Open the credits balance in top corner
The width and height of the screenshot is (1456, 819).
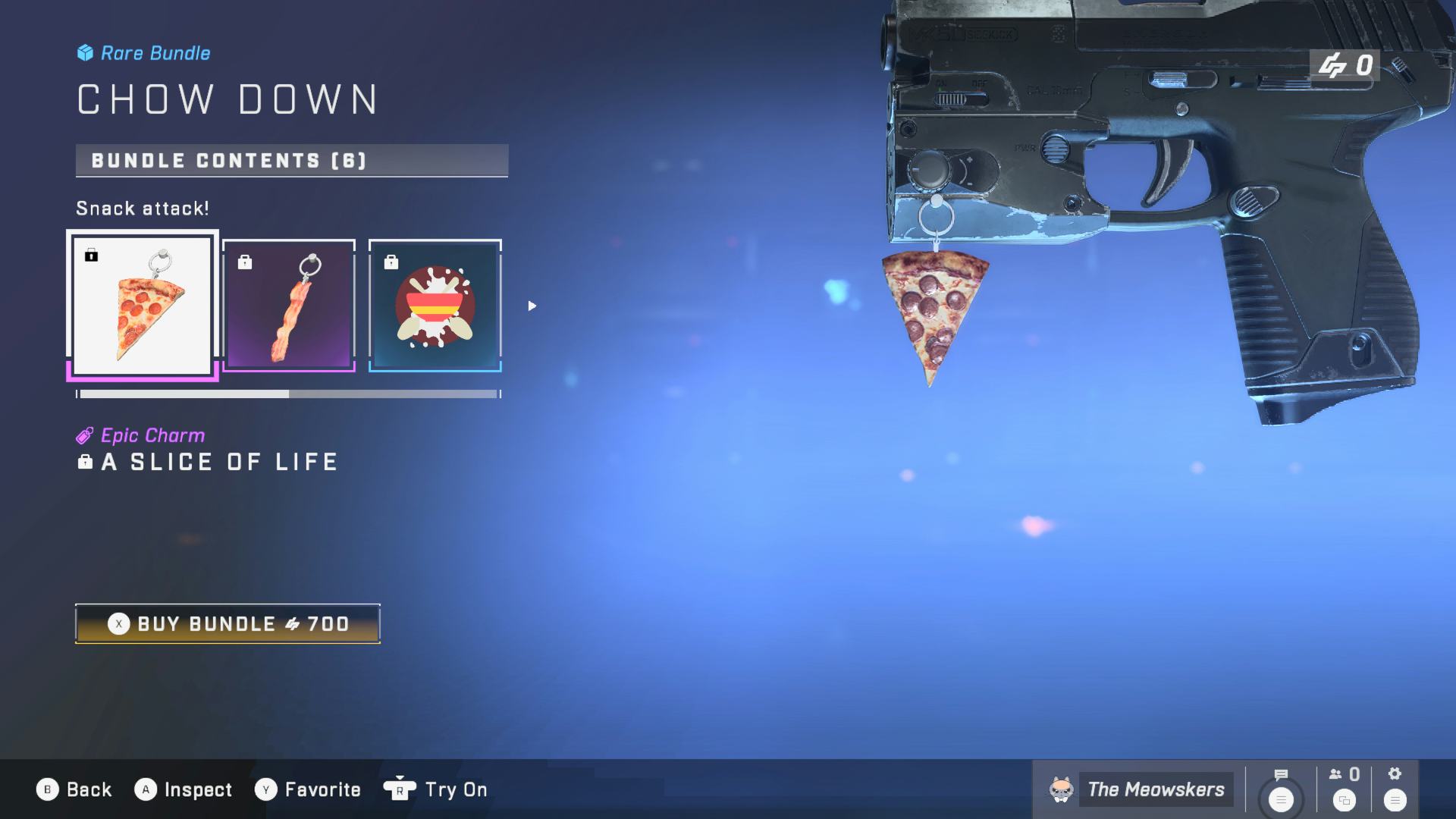(1345, 66)
